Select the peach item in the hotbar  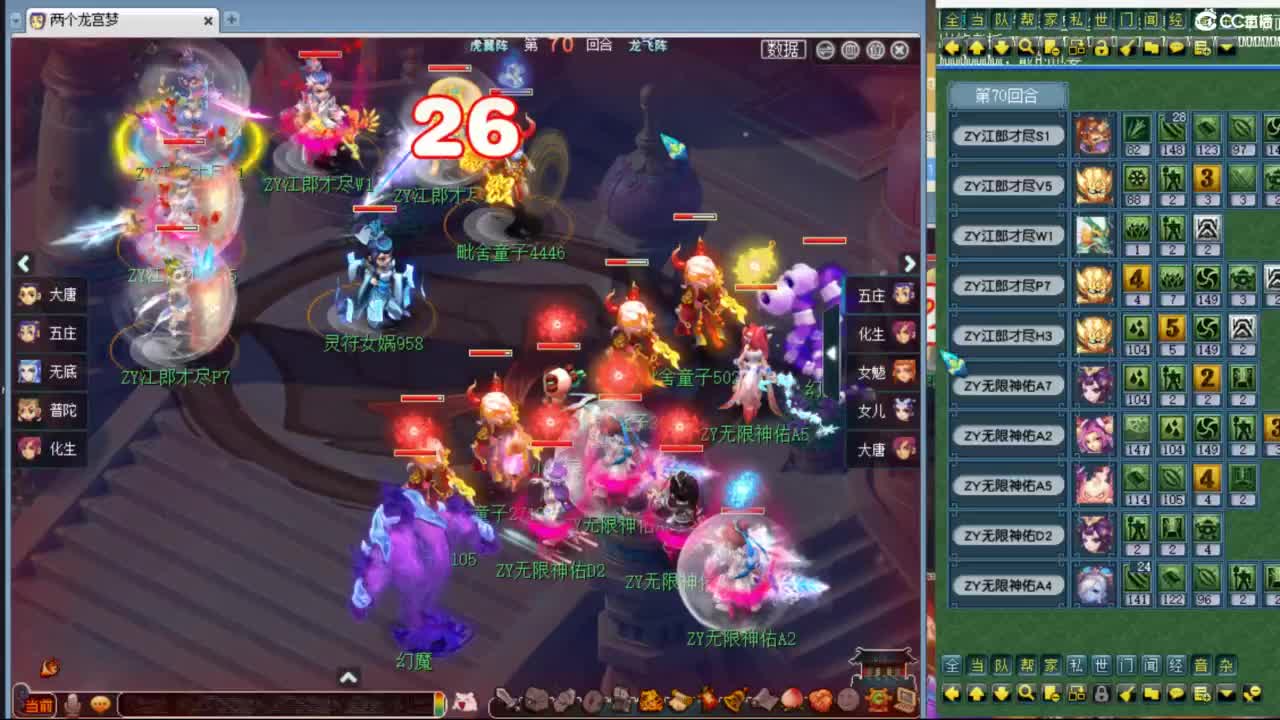click(791, 700)
